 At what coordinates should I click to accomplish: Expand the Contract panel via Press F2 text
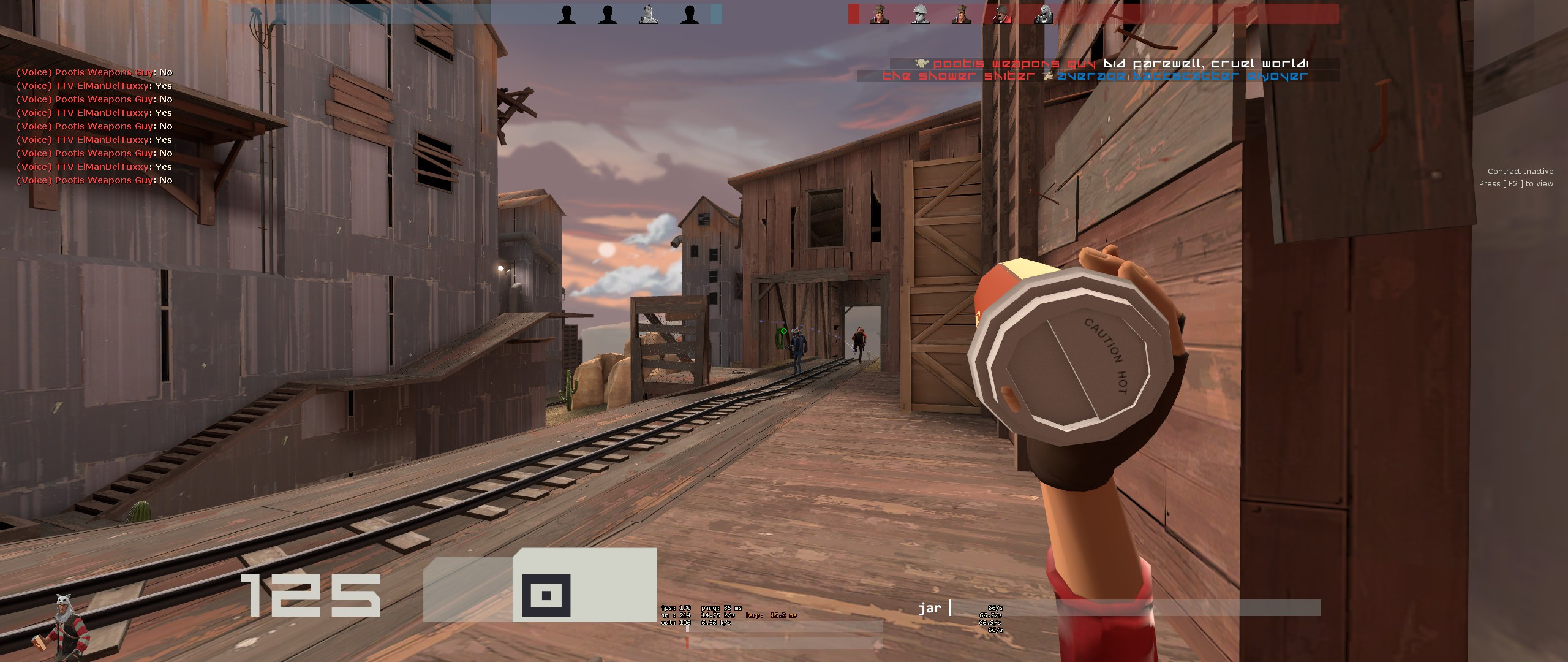(x=1519, y=183)
